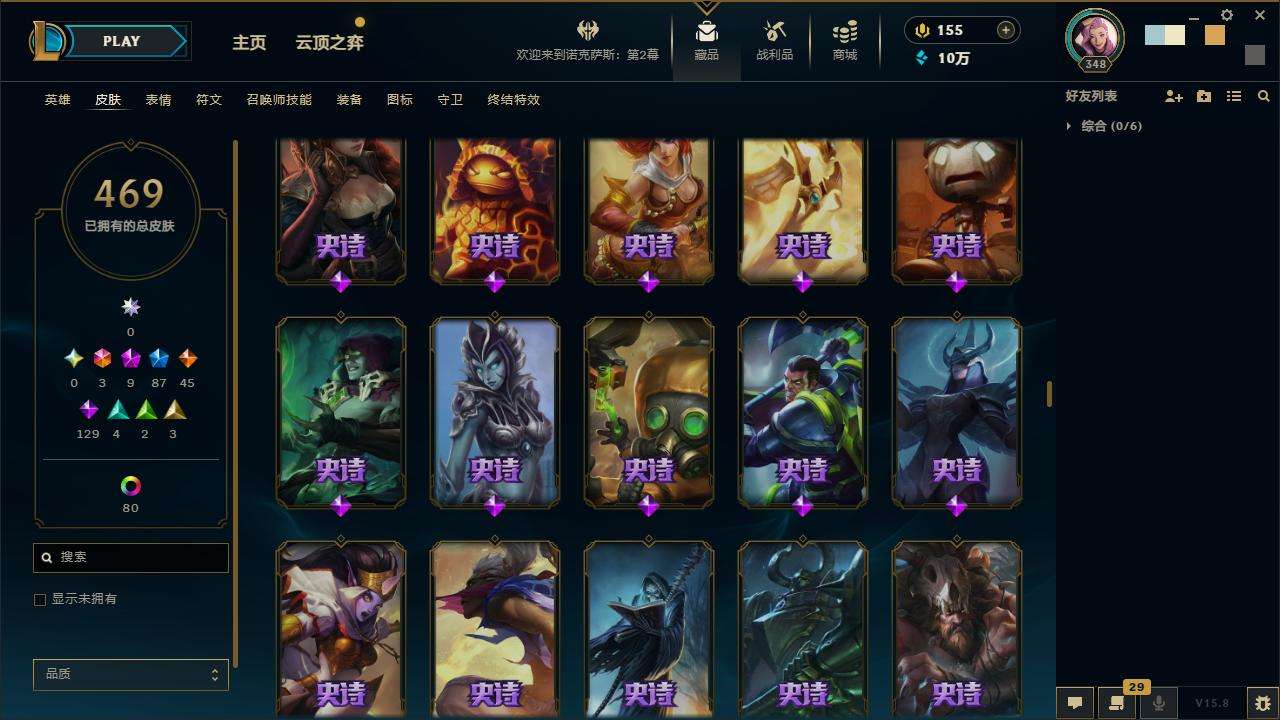
Task: Switch to the 英雄 champions tab
Action: 58,100
